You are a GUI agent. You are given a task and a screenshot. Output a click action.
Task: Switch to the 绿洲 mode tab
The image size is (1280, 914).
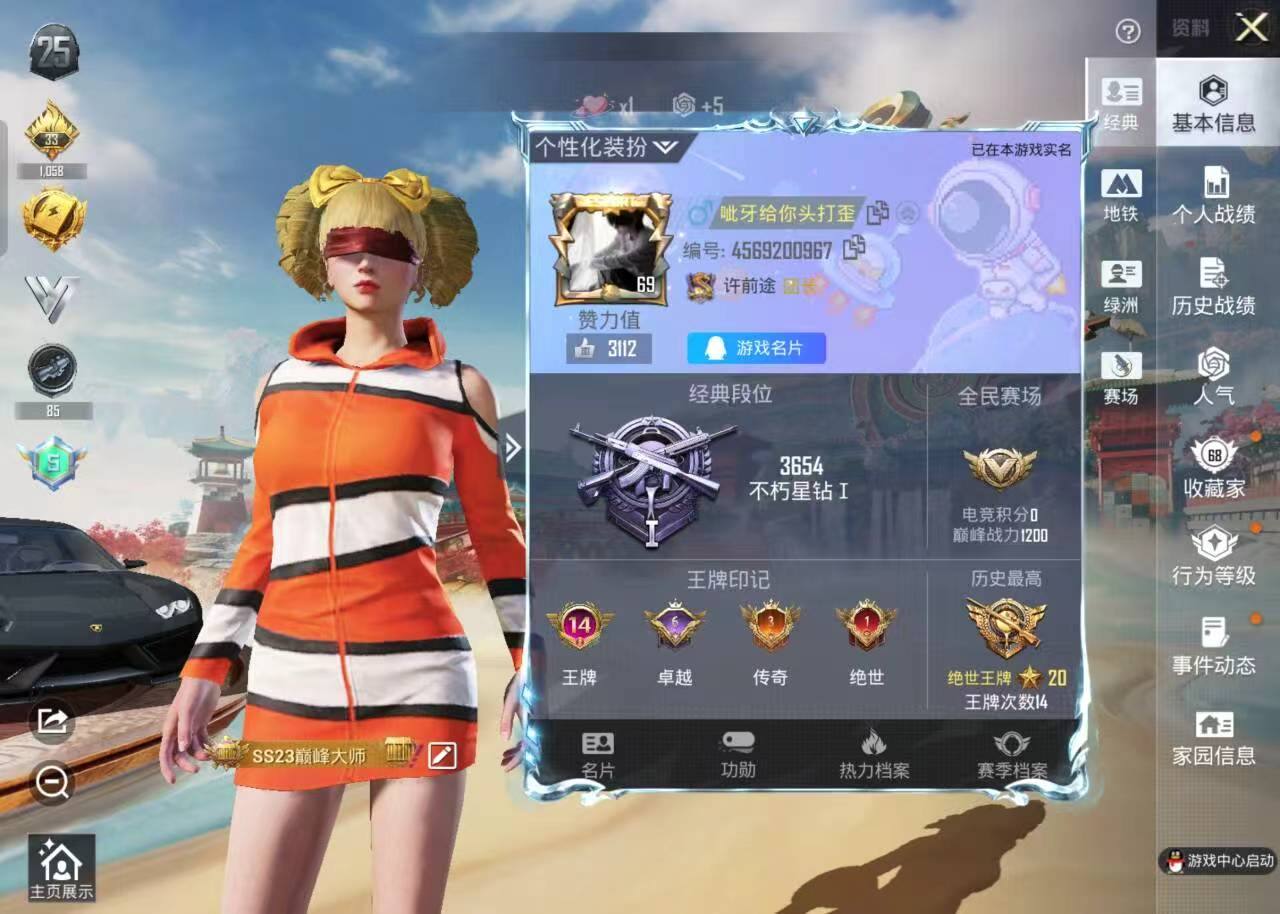(x=1121, y=287)
